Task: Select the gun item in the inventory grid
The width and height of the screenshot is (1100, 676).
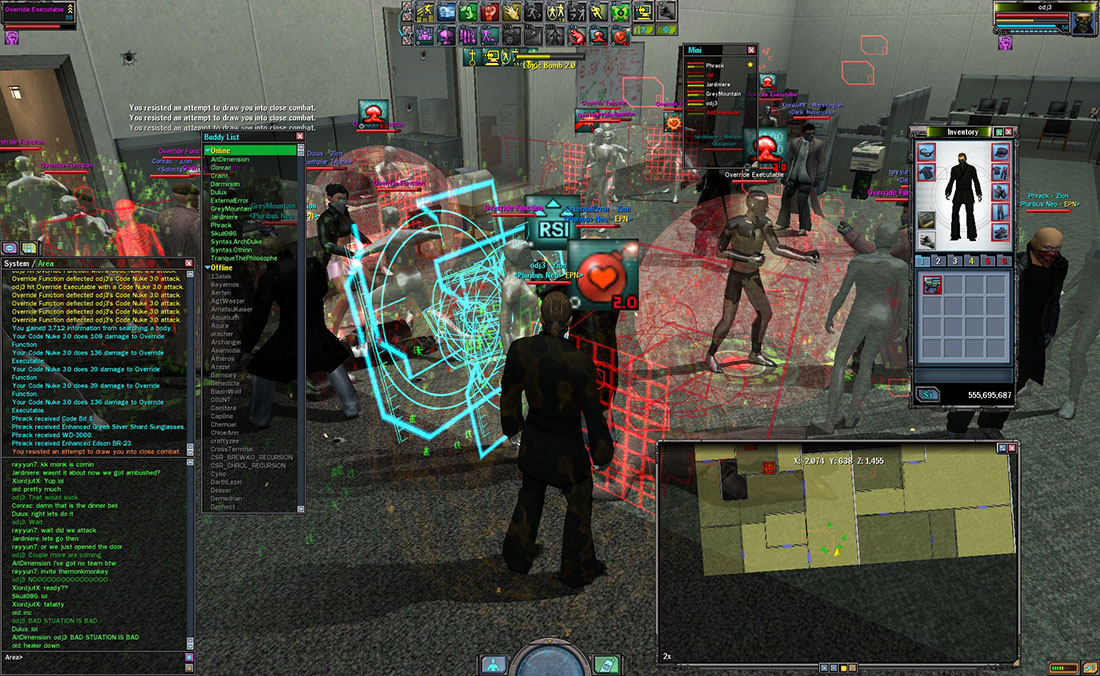Action: 932,286
